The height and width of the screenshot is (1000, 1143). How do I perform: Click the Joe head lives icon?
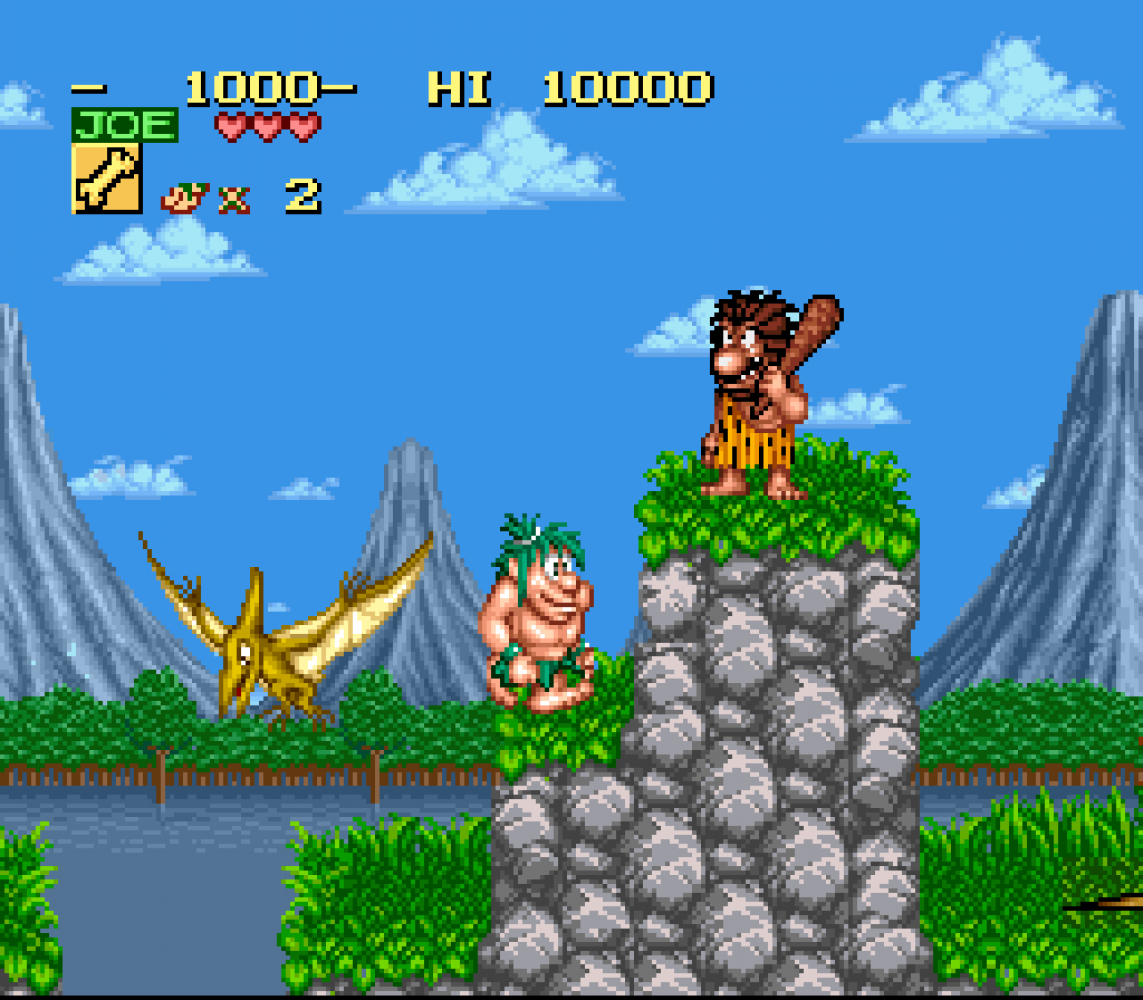click(x=184, y=197)
